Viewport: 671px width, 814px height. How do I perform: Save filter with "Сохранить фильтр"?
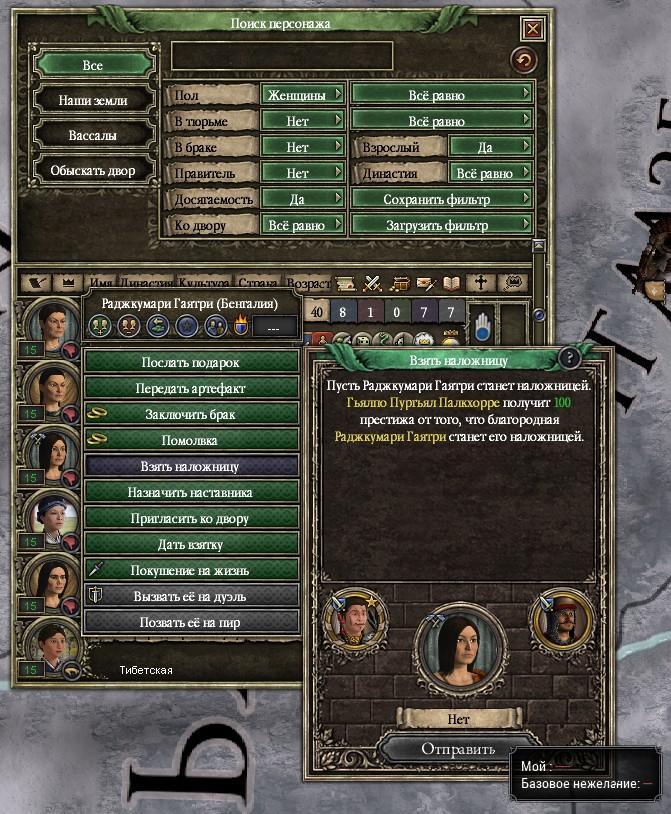(442, 199)
